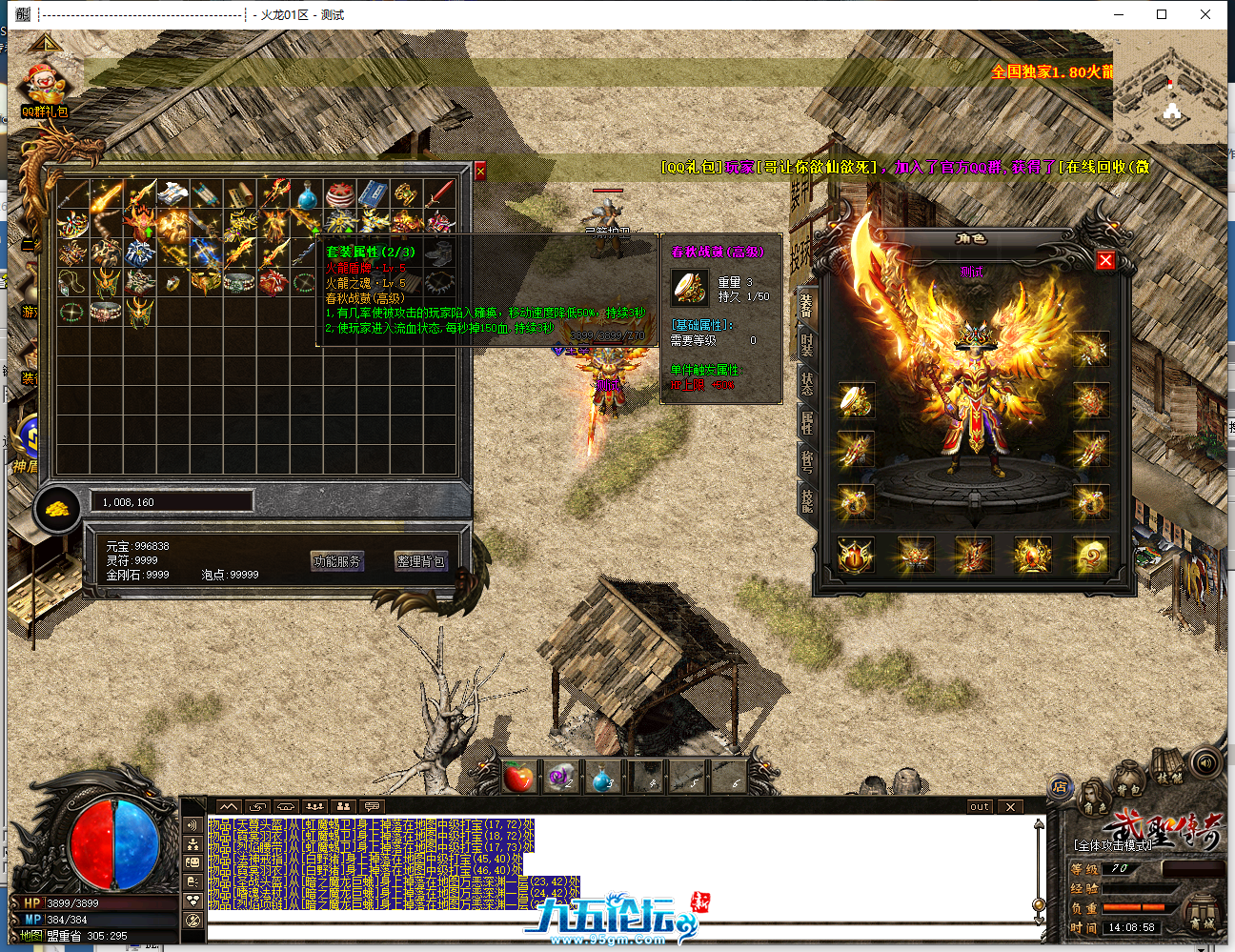The height and width of the screenshot is (952, 1235).
Task: Select the blue potion flask in inventory
Action: (306, 196)
